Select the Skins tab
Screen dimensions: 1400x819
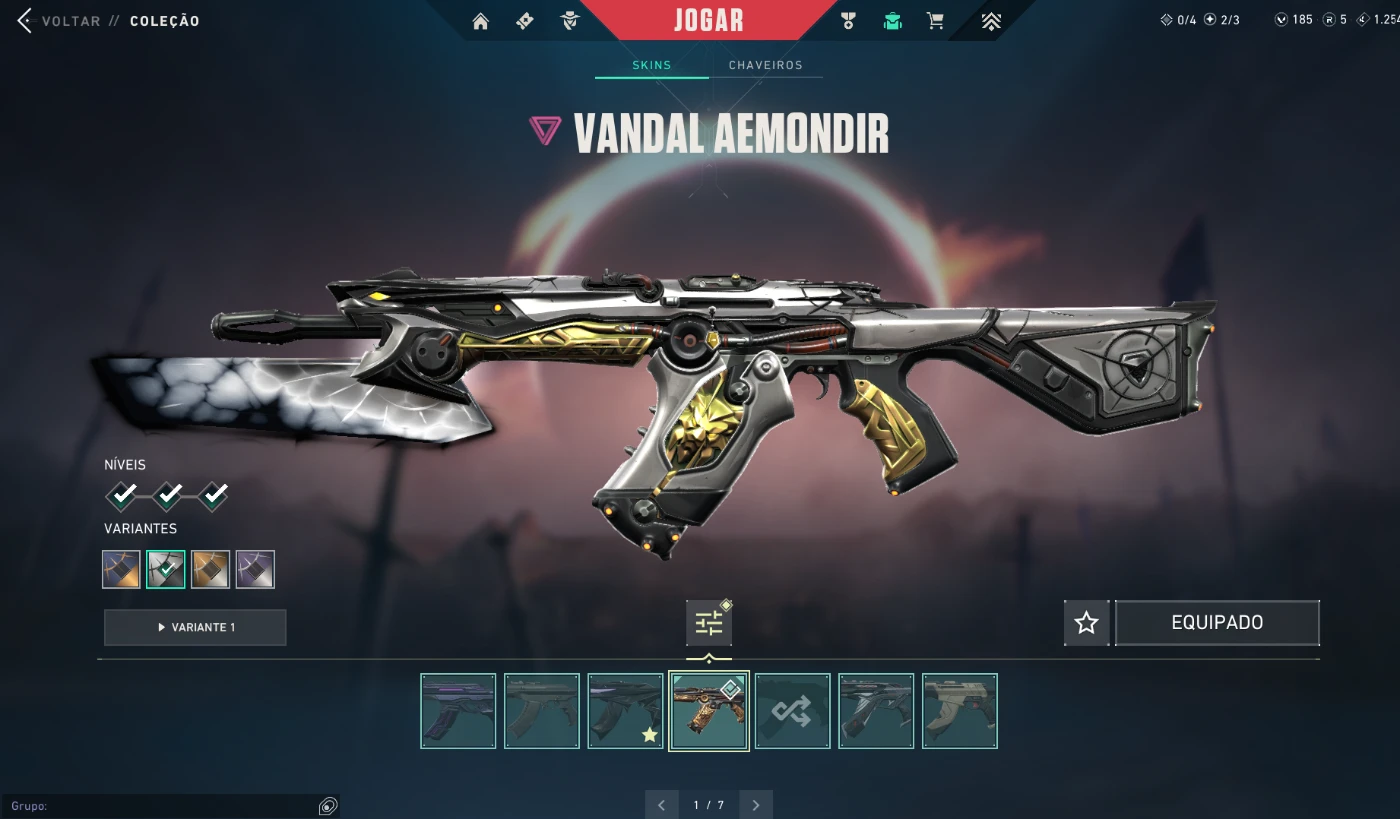tap(652, 65)
